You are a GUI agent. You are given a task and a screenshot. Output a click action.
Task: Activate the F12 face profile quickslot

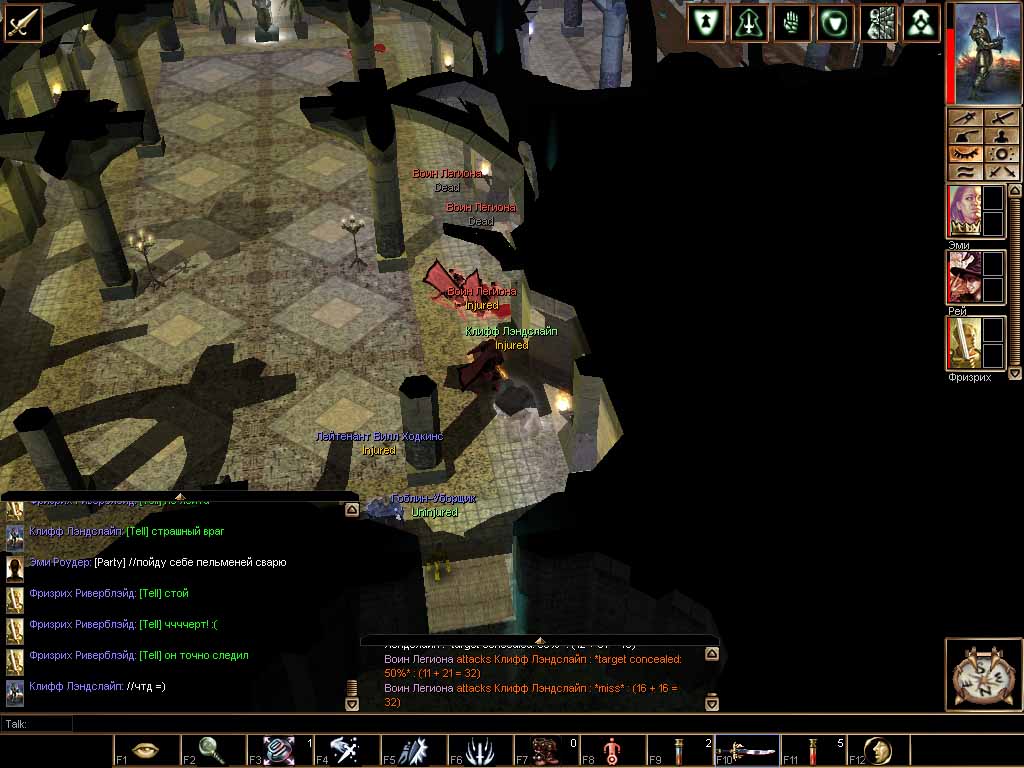879,750
